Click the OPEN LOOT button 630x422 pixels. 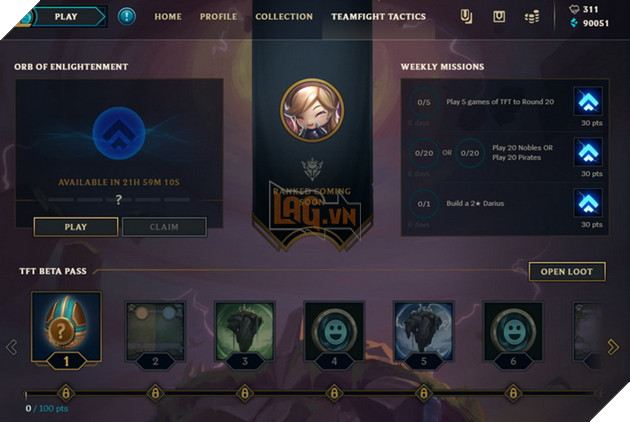pos(567,271)
